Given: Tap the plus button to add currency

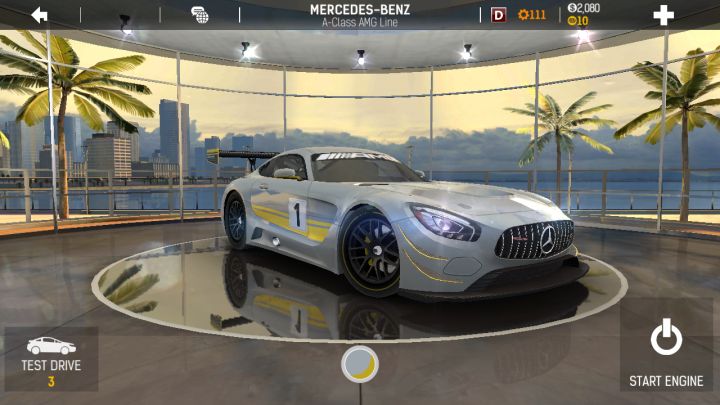Looking at the screenshot, I should (663, 15).
